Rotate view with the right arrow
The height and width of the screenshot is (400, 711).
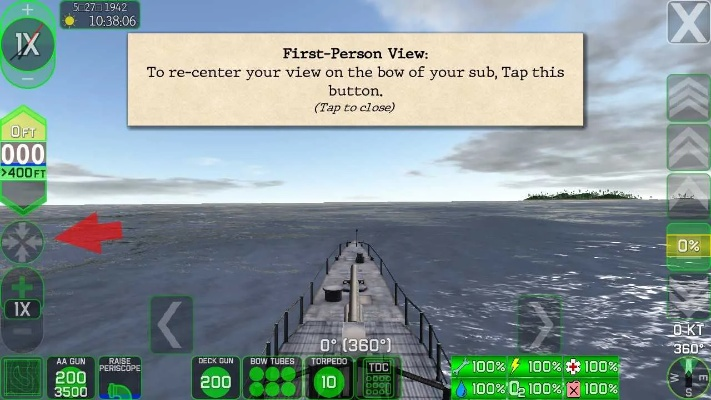pyautogui.click(x=540, y=324)
